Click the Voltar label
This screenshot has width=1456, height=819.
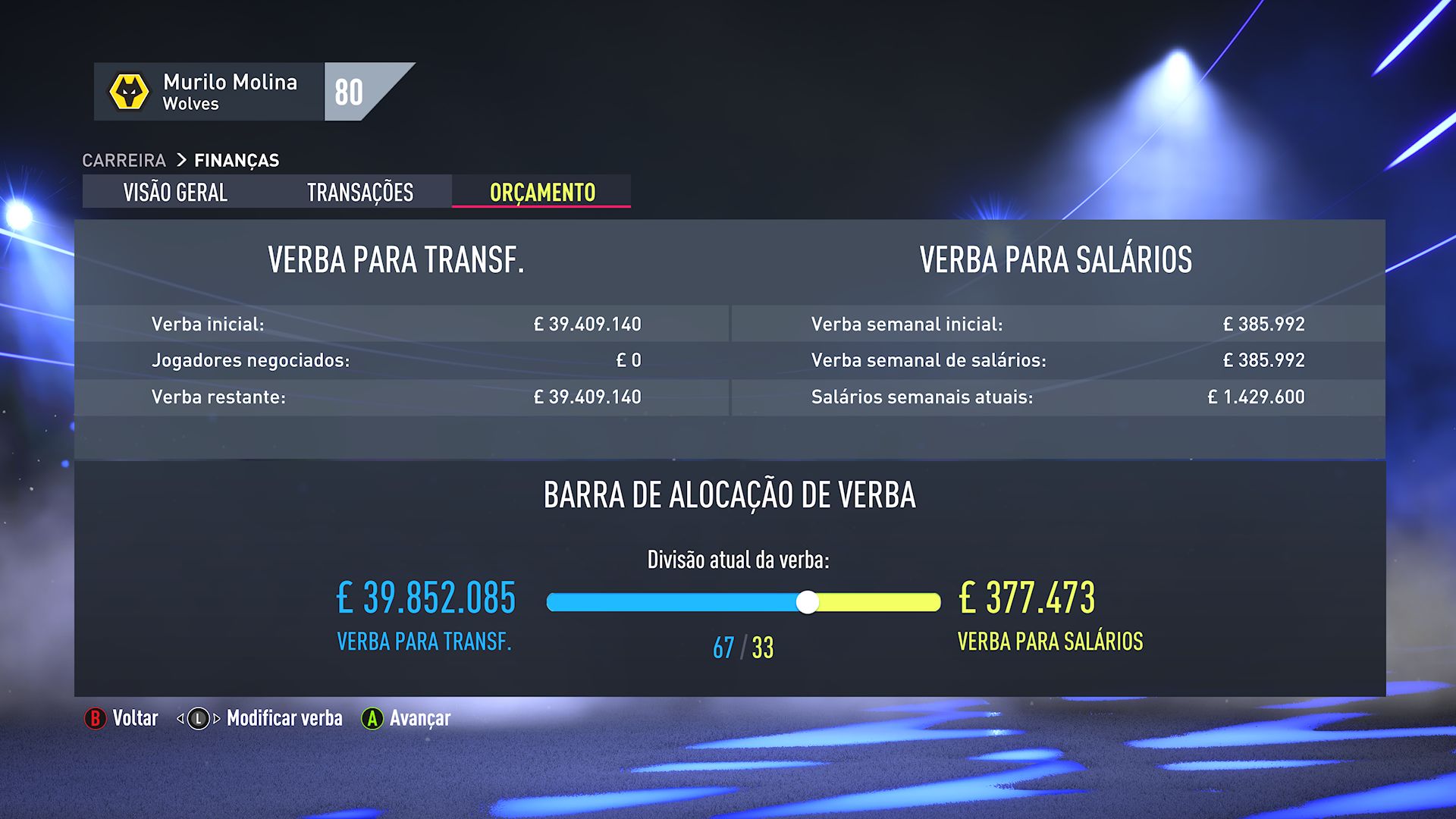pyautogui.click(x=135, y=717)
